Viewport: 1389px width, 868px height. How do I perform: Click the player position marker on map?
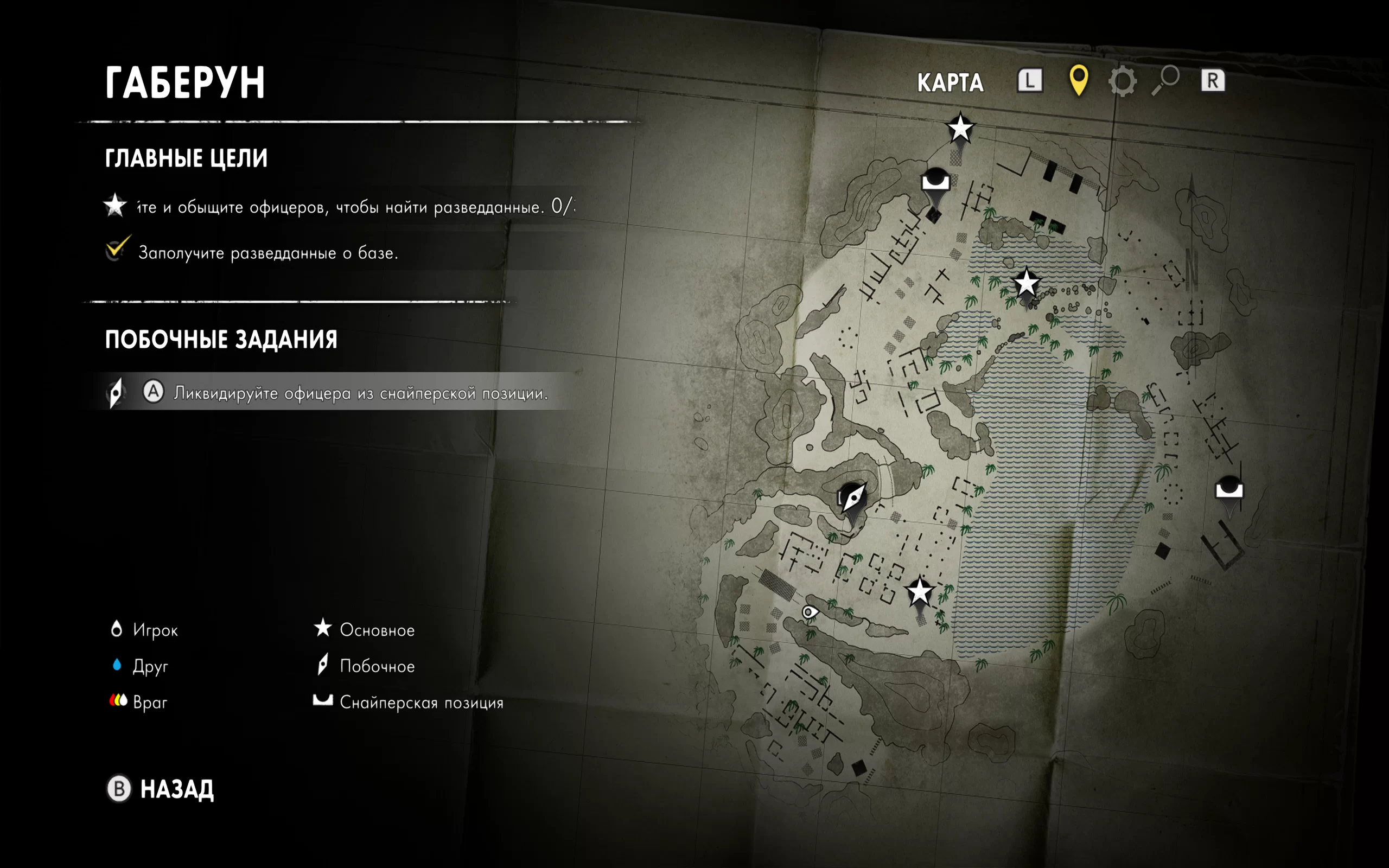pyautogui.click(x=810, y=612)
